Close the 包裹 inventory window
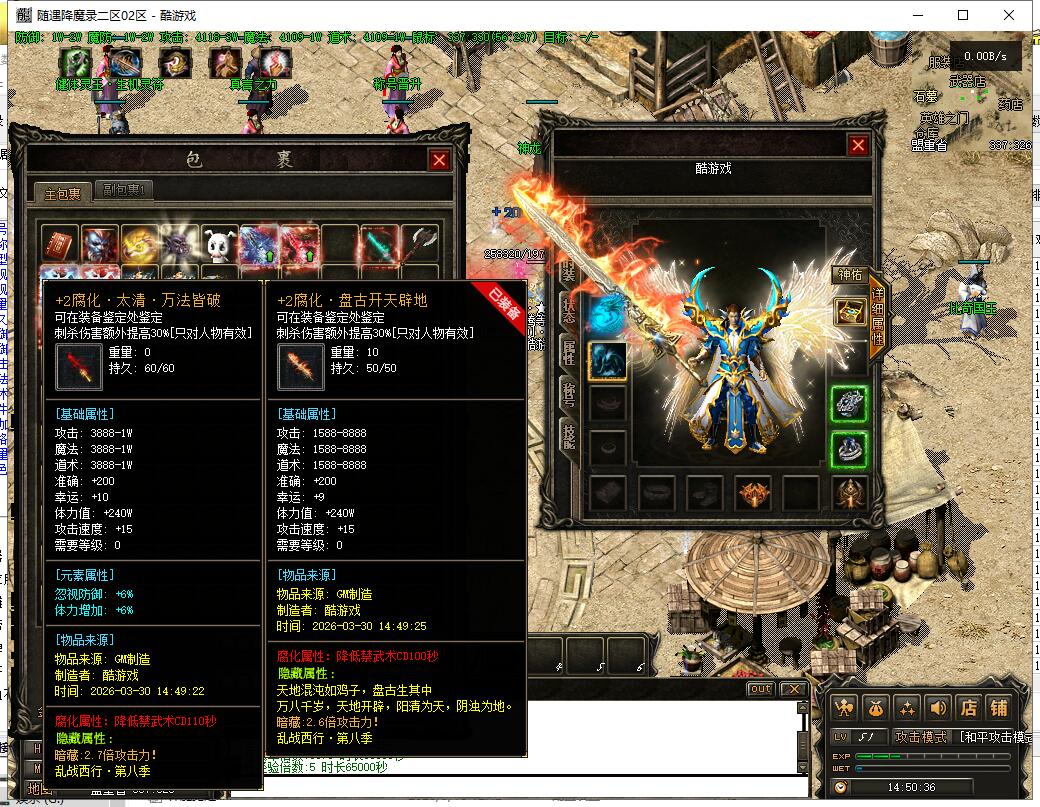Screen dimensions: 1040x807 pos(439,160)
